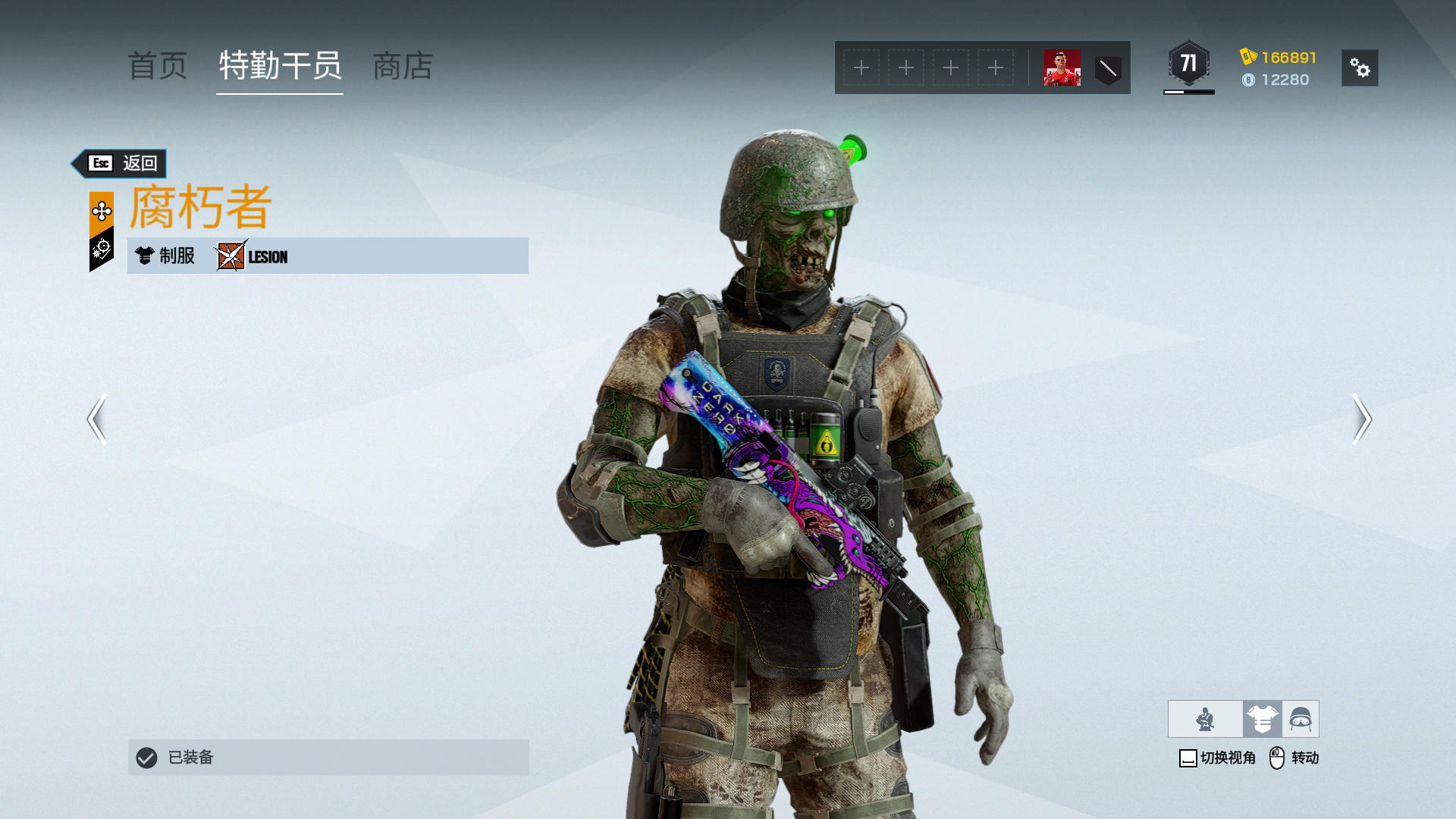Open the level 71 clearance badge
The width and height of the screenshot is (1456, 819).
(1188, 64)
